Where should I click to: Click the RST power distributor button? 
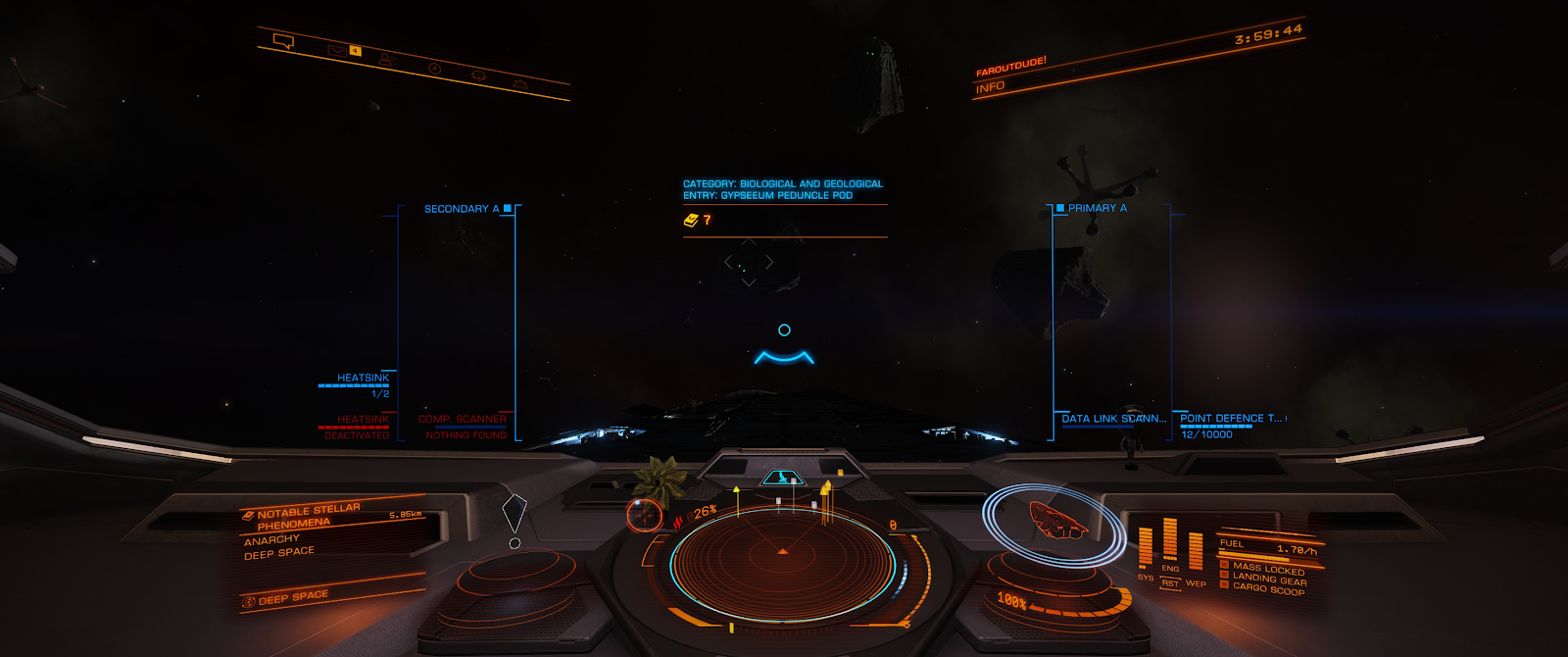pos(1170,583)
